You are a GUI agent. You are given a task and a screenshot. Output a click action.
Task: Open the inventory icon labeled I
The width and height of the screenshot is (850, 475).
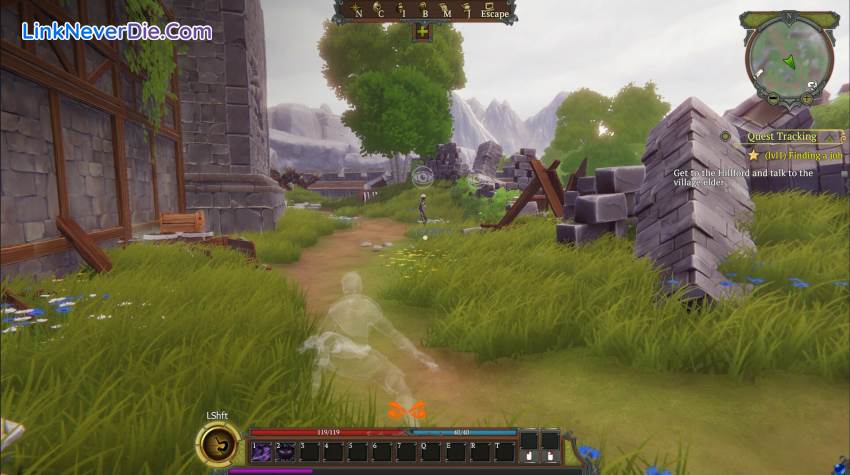point(402,12)
